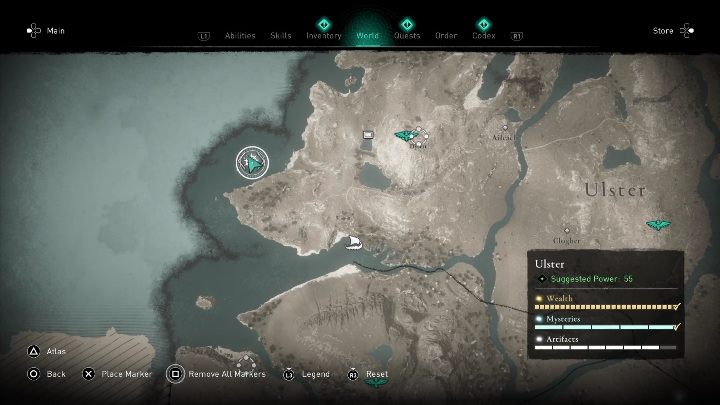This screenshot has width=720, height=405.
Task: Open the Atlas view
Action: pos(48,351)
